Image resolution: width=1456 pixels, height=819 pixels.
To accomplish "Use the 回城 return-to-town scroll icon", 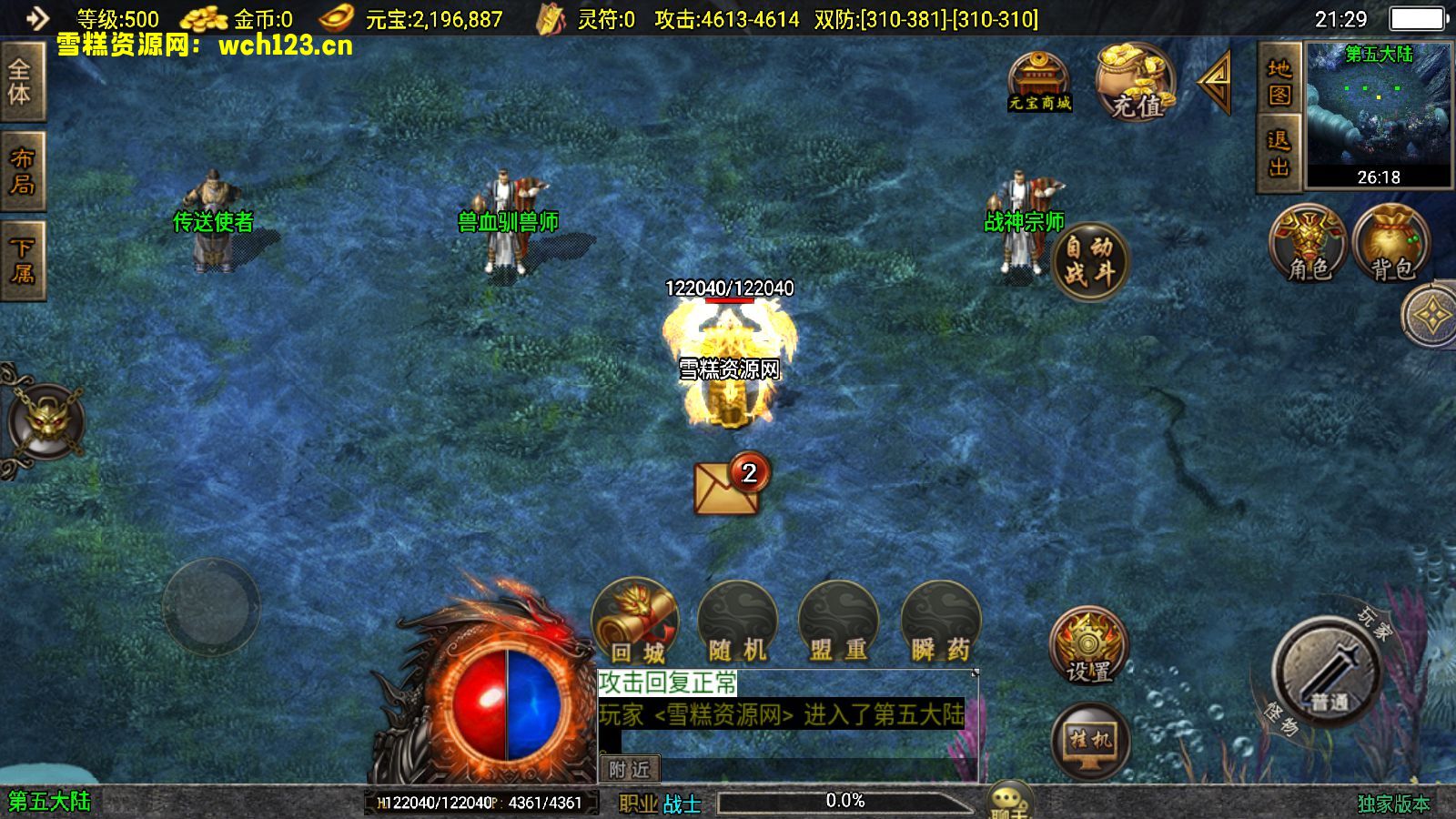I will coord(635,619).
